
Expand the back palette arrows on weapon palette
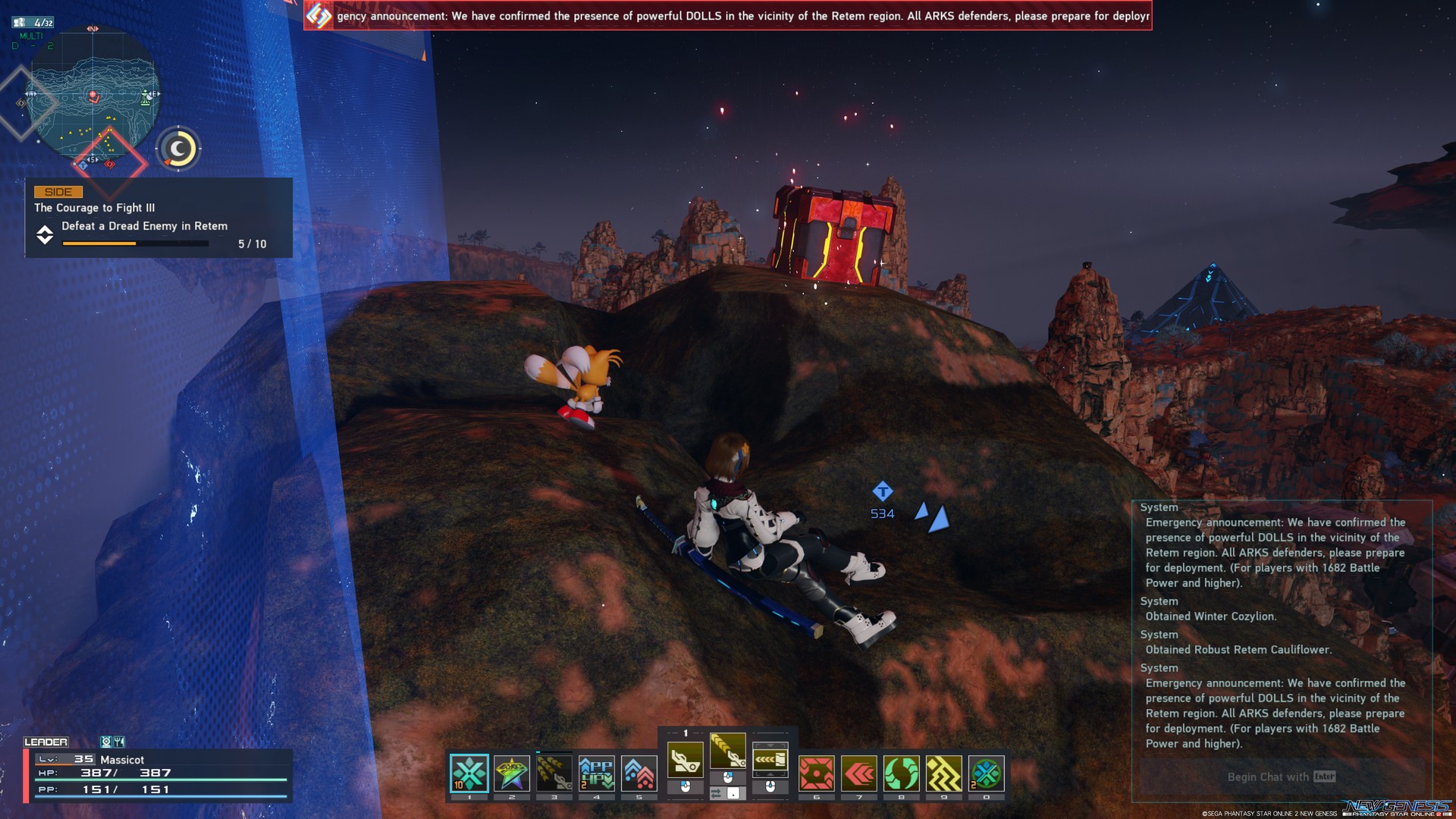[770, 759]
